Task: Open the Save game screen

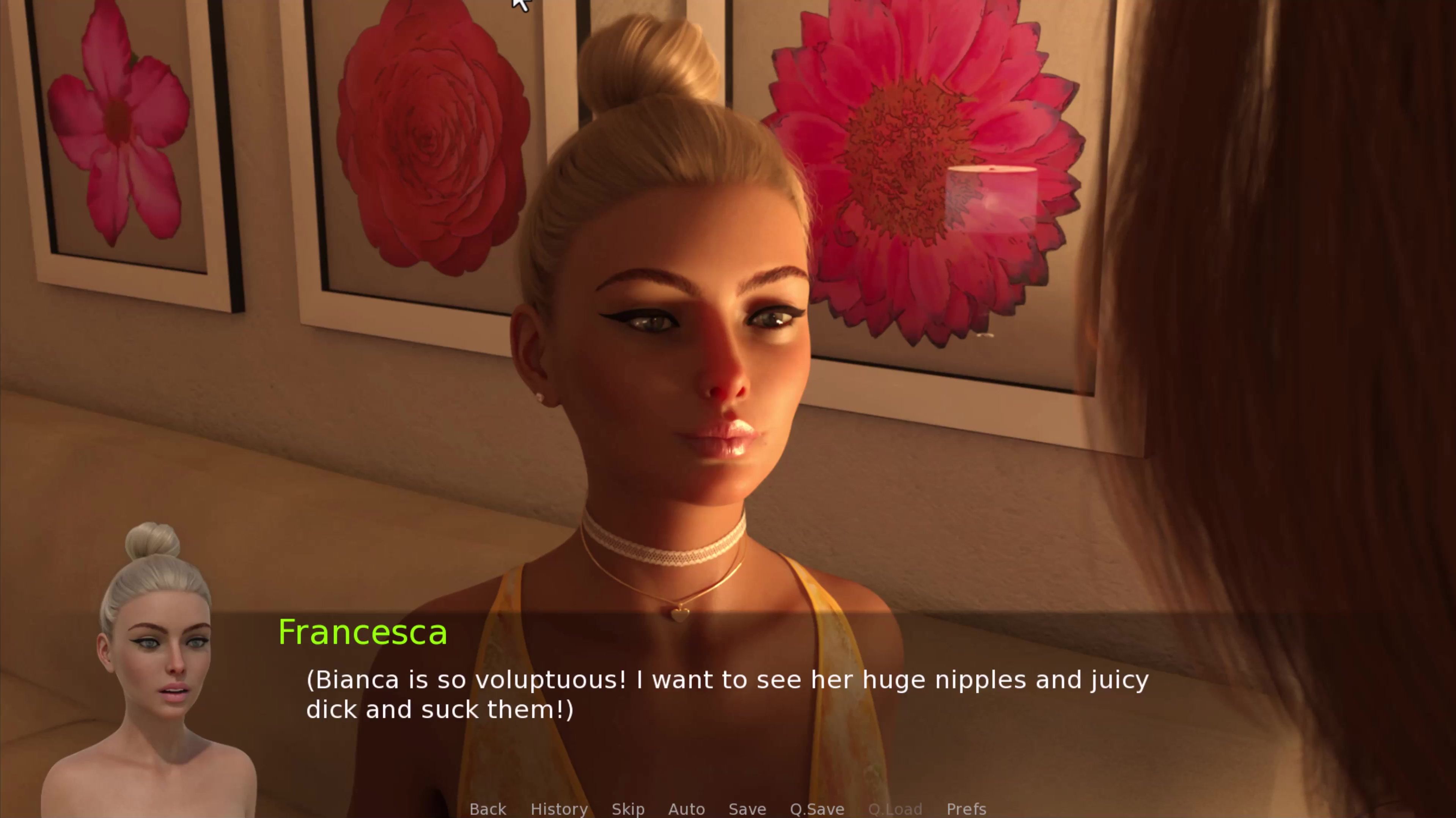Action: click(x=747, y=809)
